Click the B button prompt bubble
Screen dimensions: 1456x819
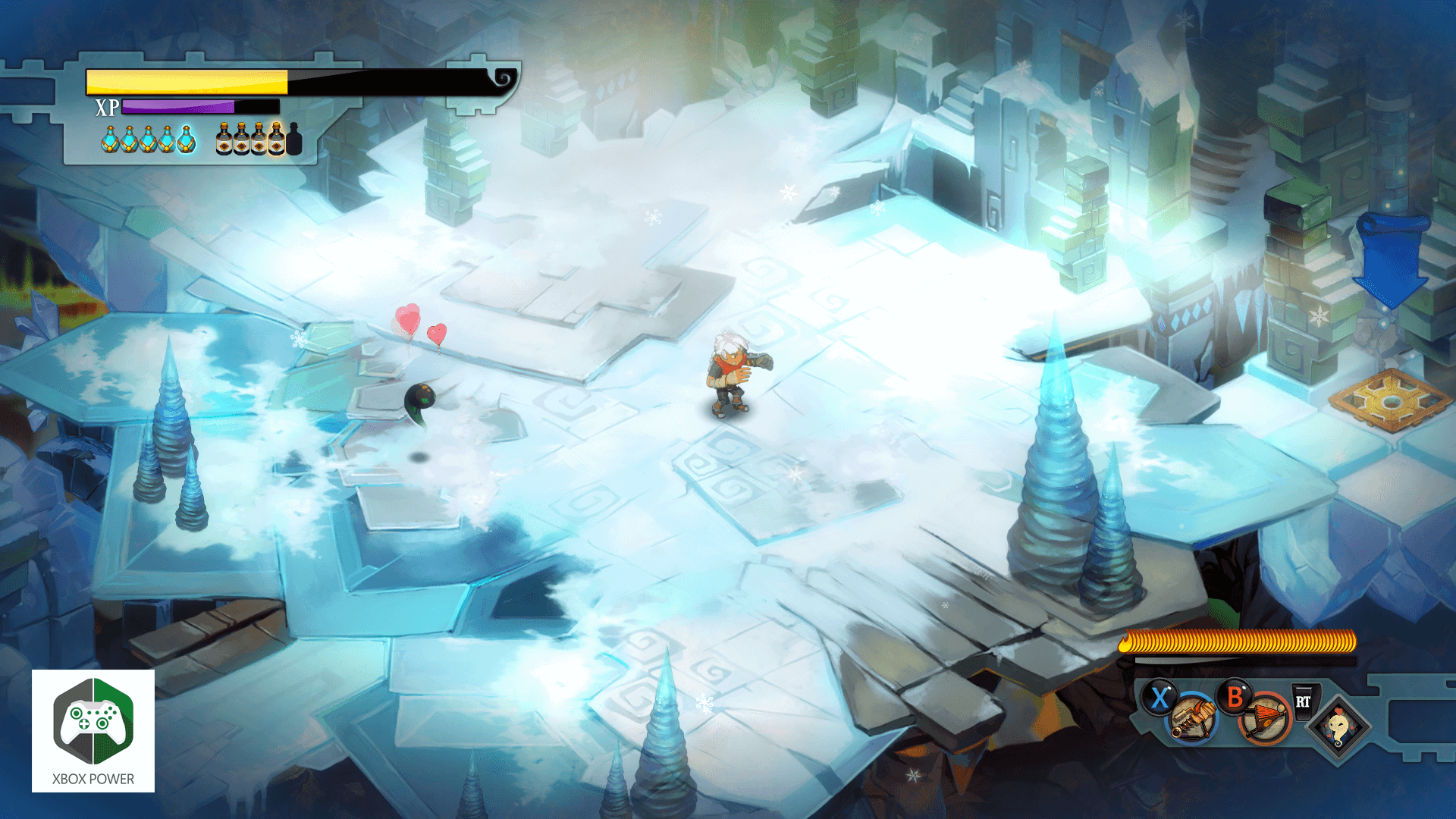(x=1236, y=698)
